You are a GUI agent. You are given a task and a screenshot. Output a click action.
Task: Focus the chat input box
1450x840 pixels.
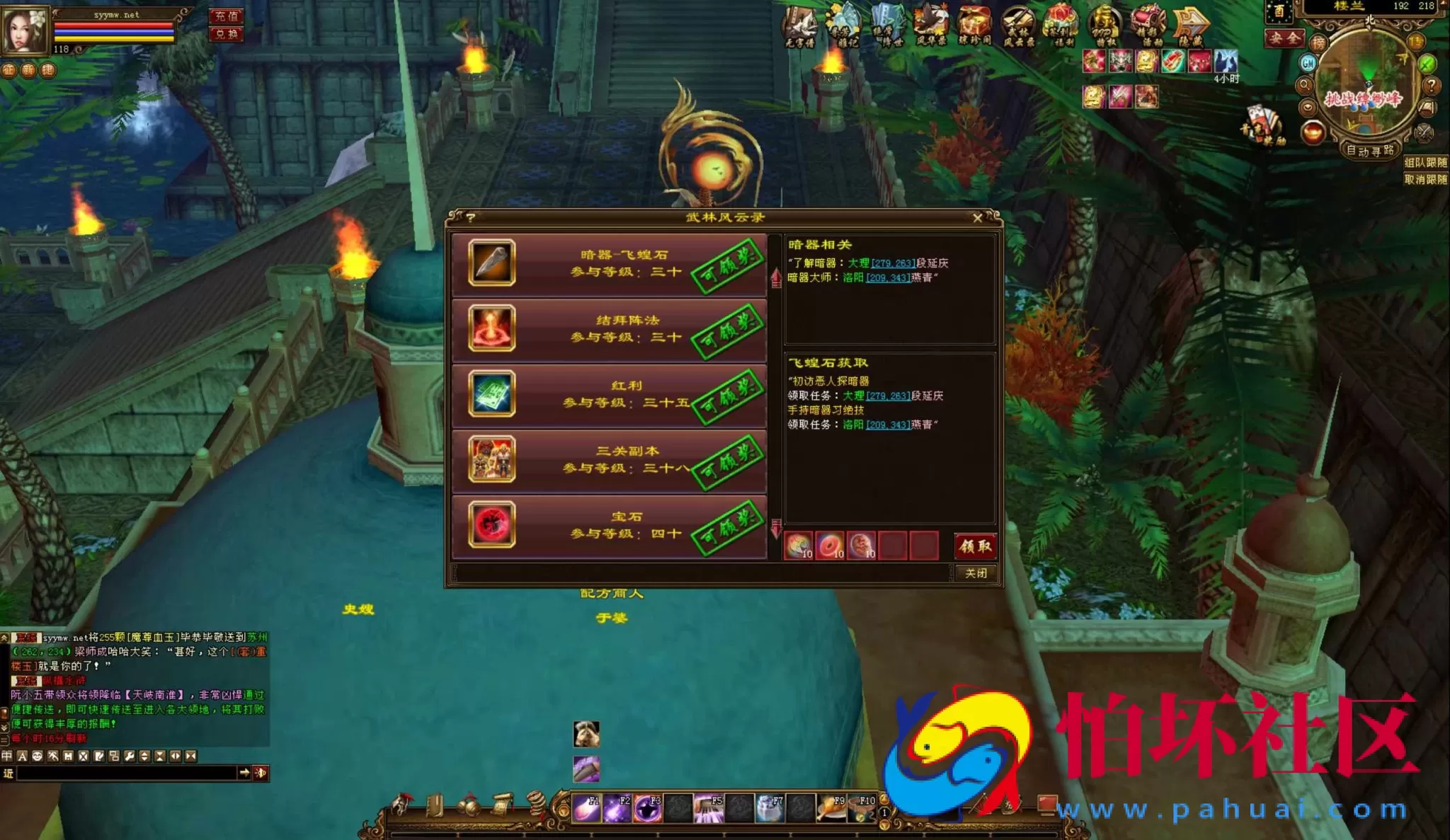coord(127,773)
